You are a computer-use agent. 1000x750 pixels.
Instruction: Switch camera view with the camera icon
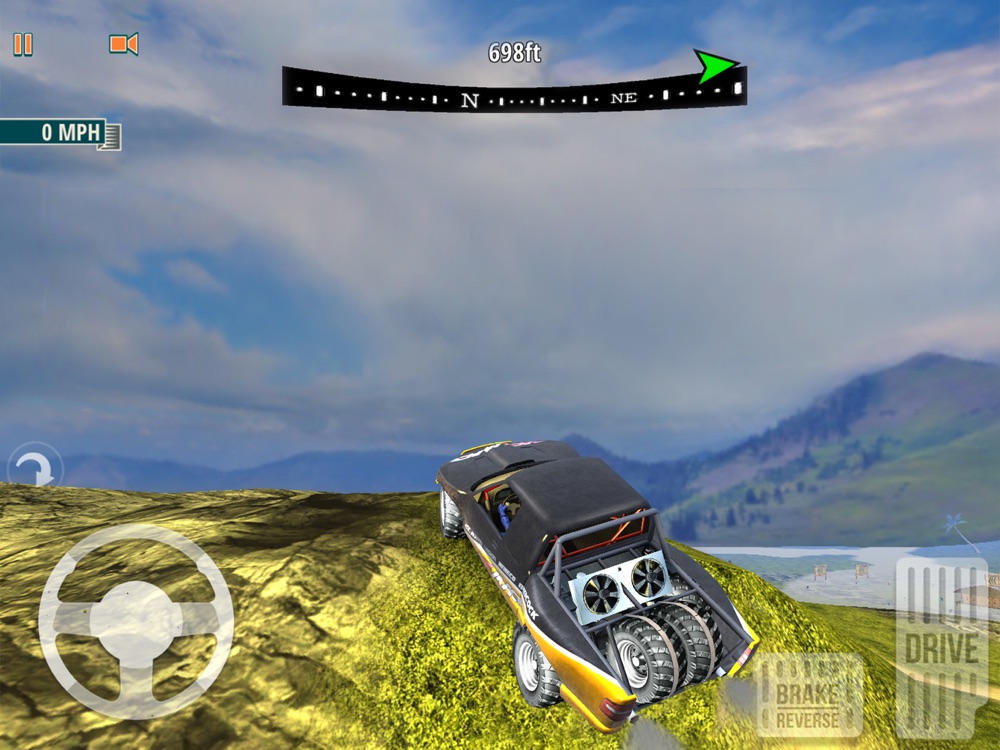123,44
